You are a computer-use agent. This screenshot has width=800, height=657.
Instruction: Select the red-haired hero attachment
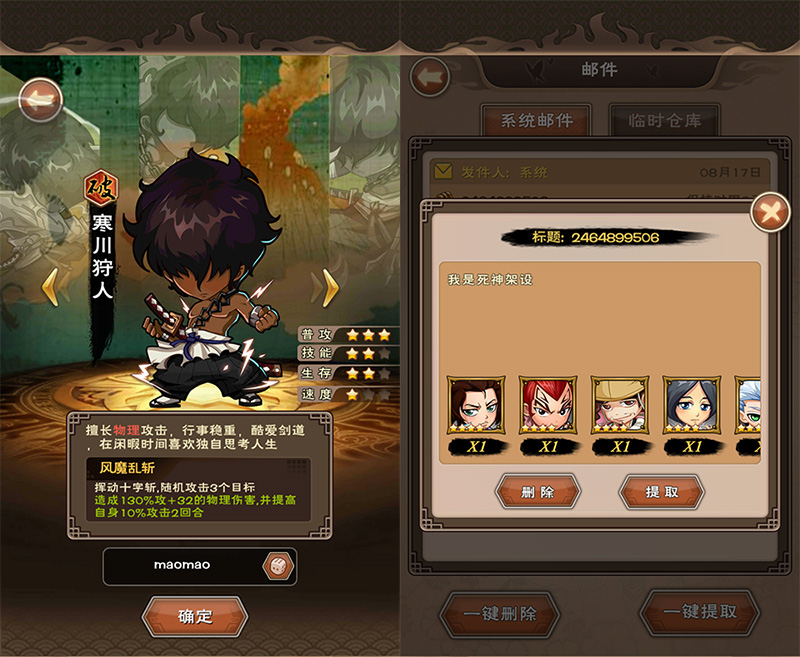click(548, 404)
